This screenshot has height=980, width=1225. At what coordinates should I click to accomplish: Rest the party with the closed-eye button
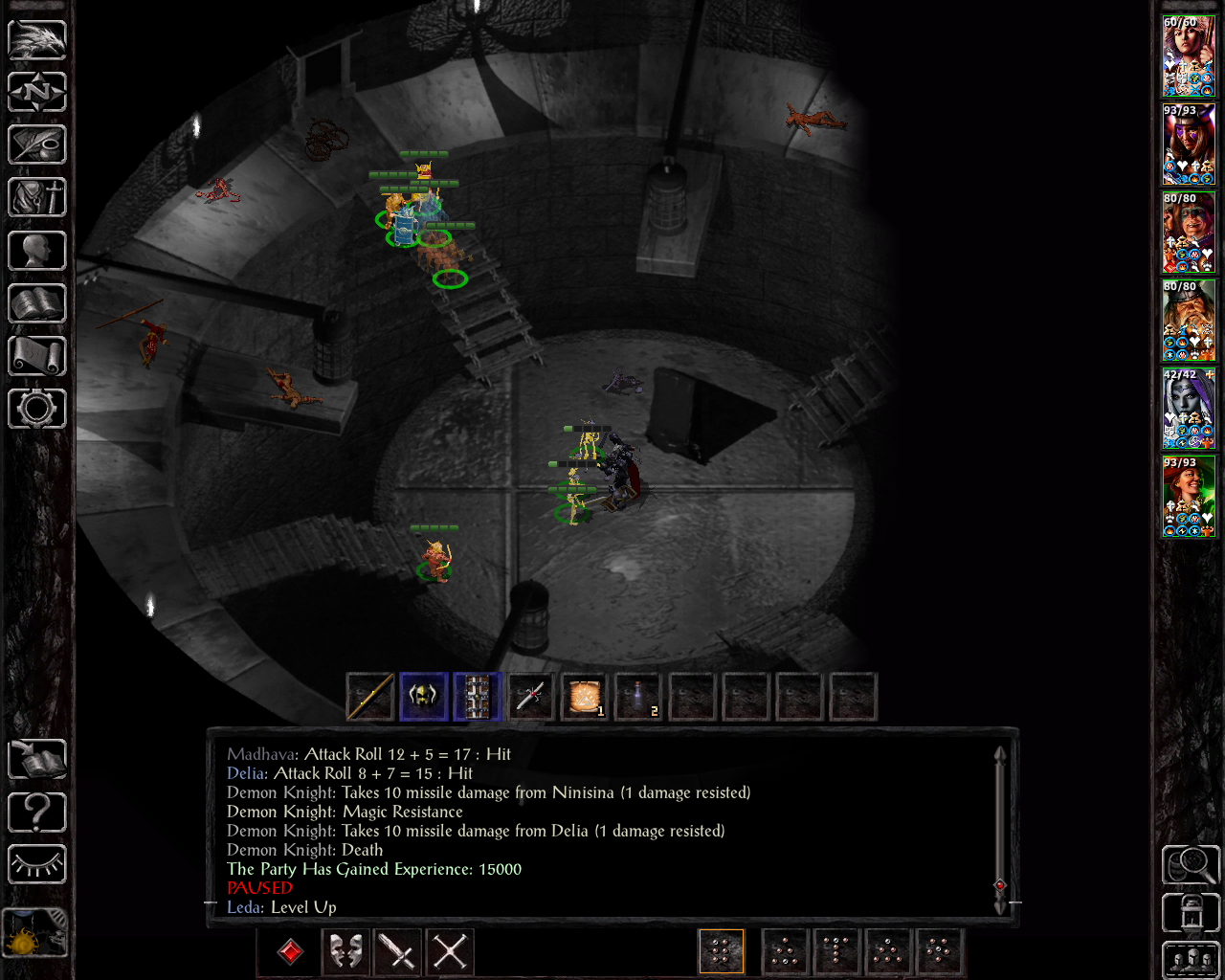pos(37,864)
